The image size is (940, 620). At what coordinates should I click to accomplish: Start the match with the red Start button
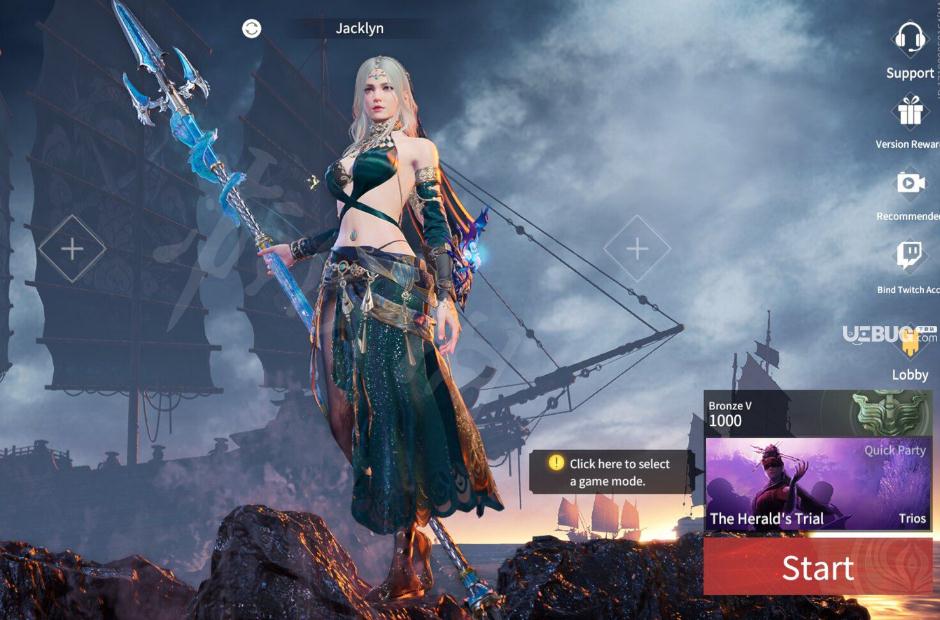click(x=818, y=568)
